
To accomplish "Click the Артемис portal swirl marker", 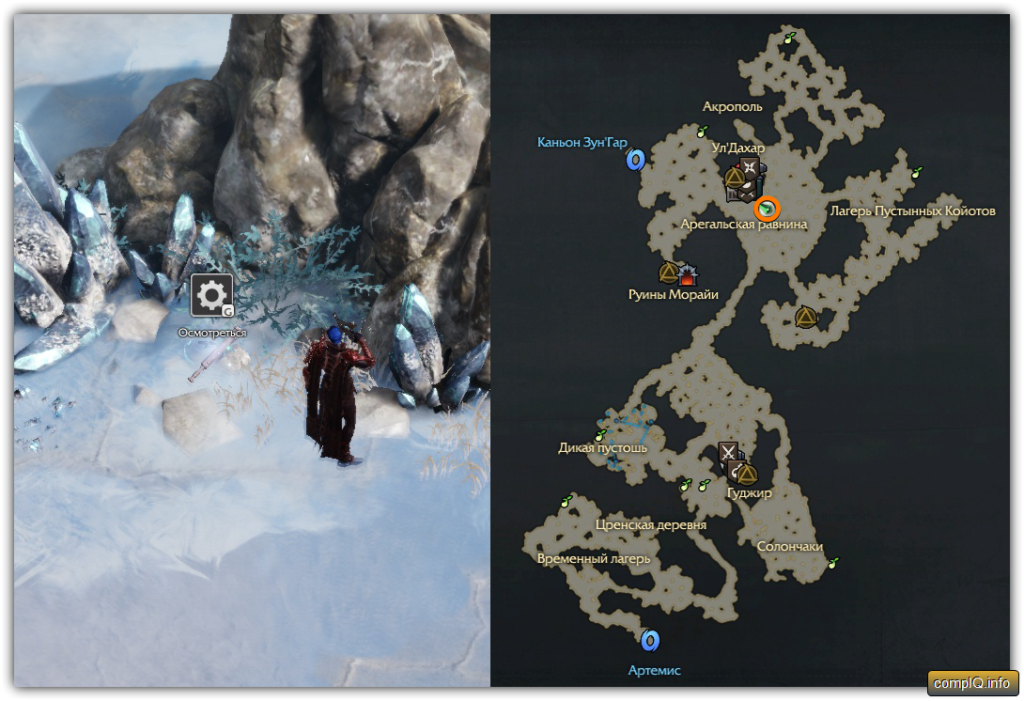I will [x=650, y=640].
